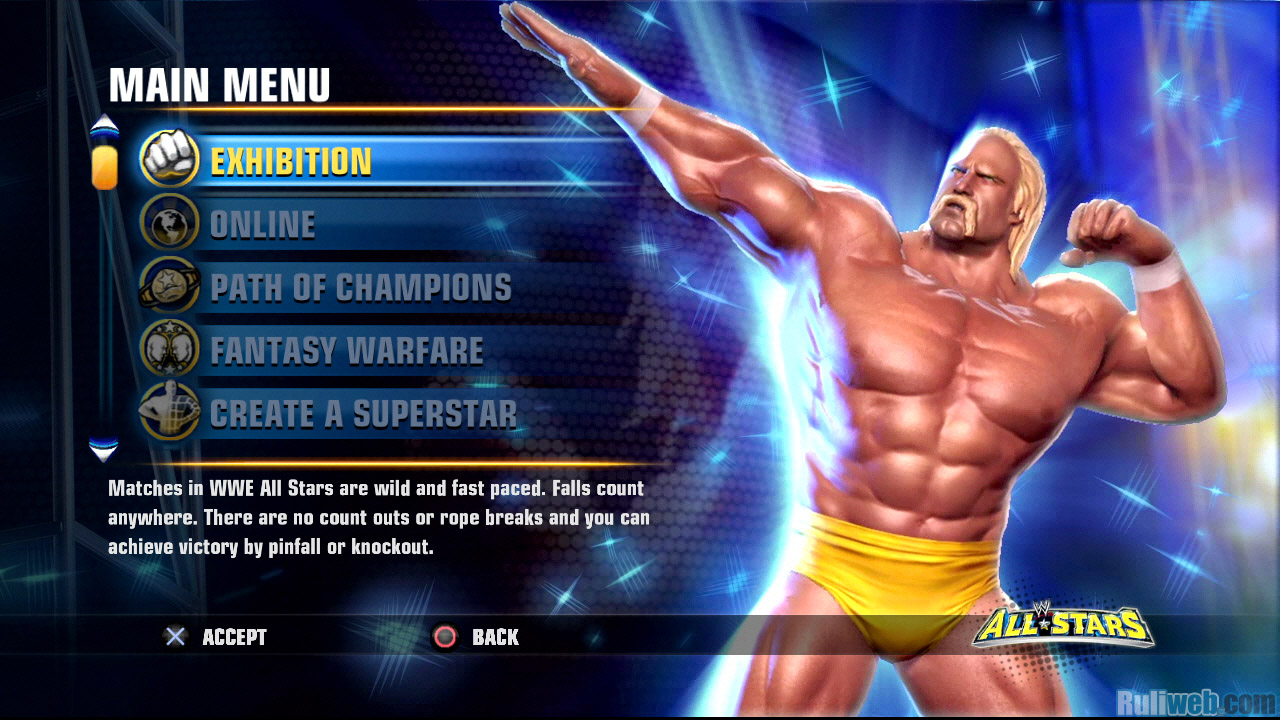1280x720 pixels.
Task: Choose Path of Champions
Action: click(360, 288)
